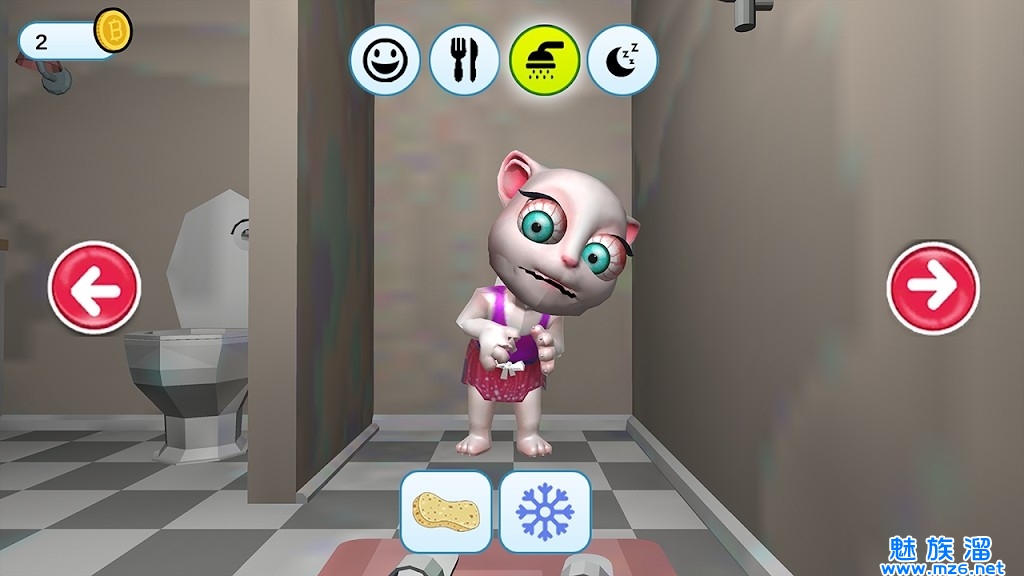Activate the blue snowflake cold button
Image resolution: width=1024 pixels, height=576 pixels.
545,511
